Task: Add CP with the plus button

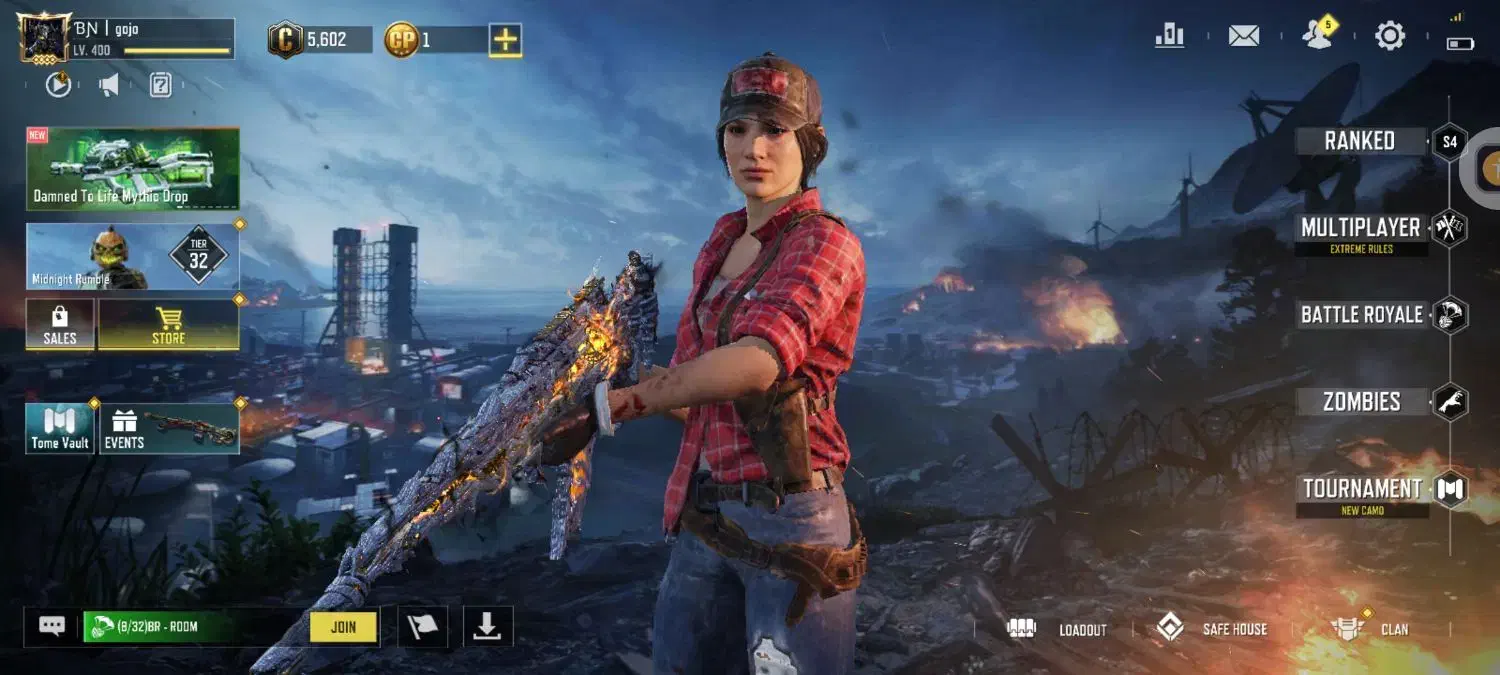Action: click(x=505, y=40)
